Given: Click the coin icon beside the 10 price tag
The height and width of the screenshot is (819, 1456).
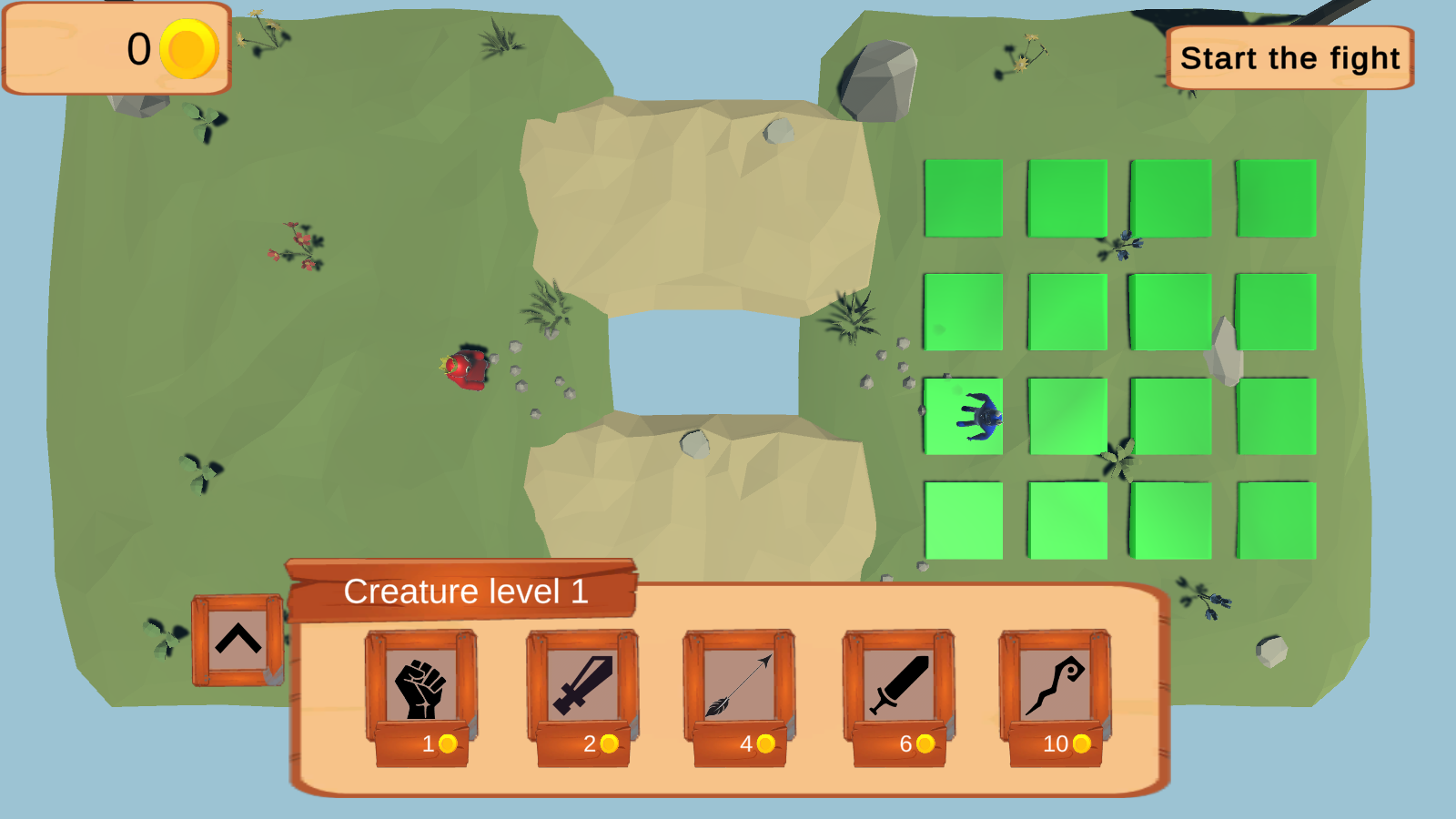Looking at the screenshot, I should pos(1079,744).
